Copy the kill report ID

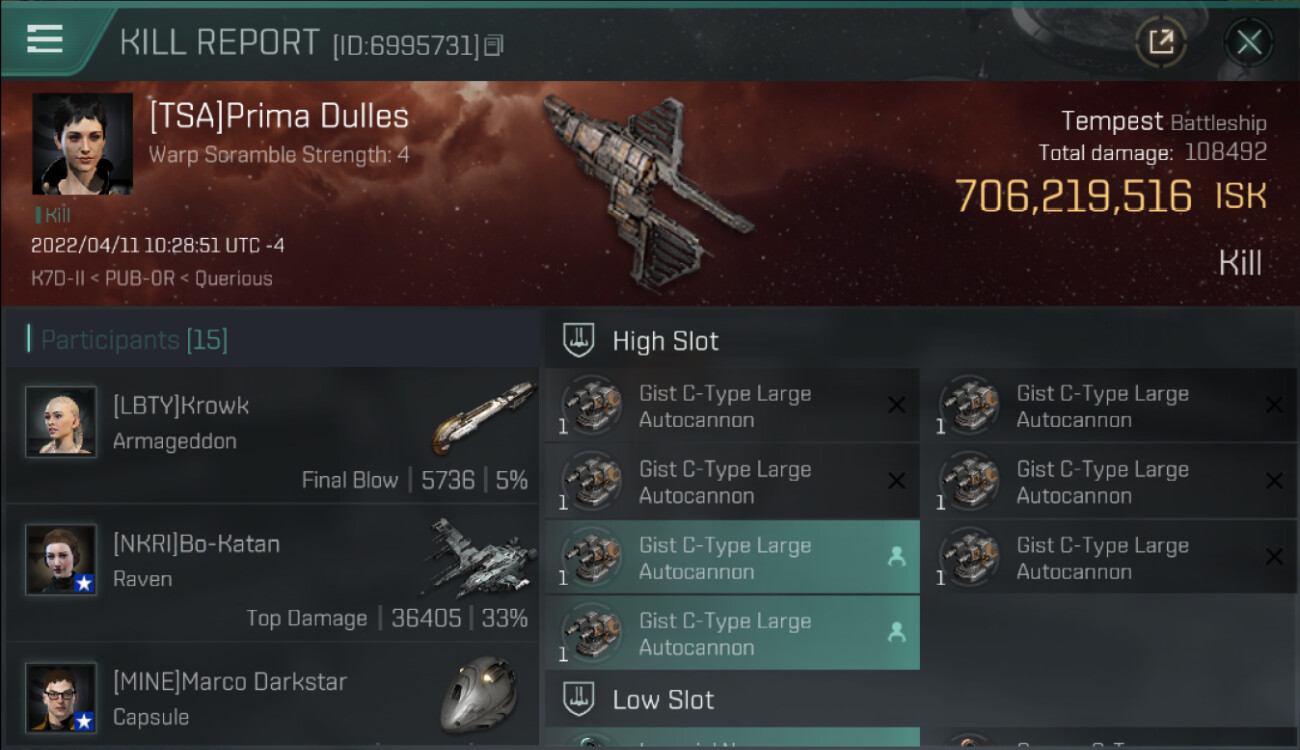(x=494, y=45)
